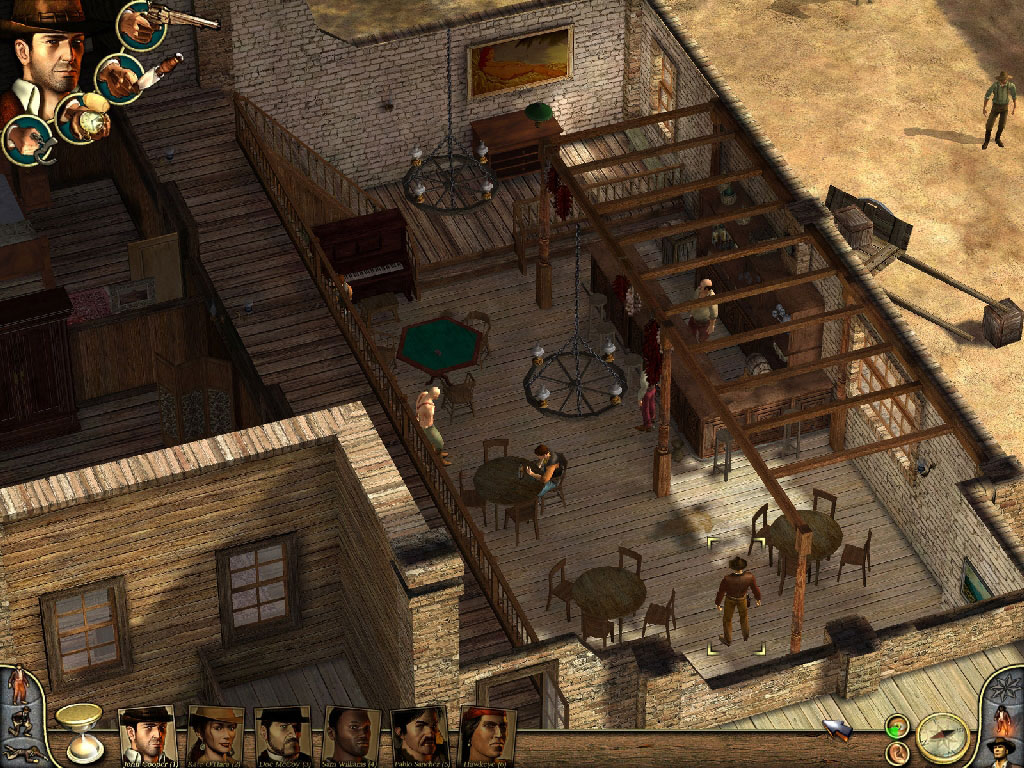Switch to Kate O'Hara

[214, 735]
